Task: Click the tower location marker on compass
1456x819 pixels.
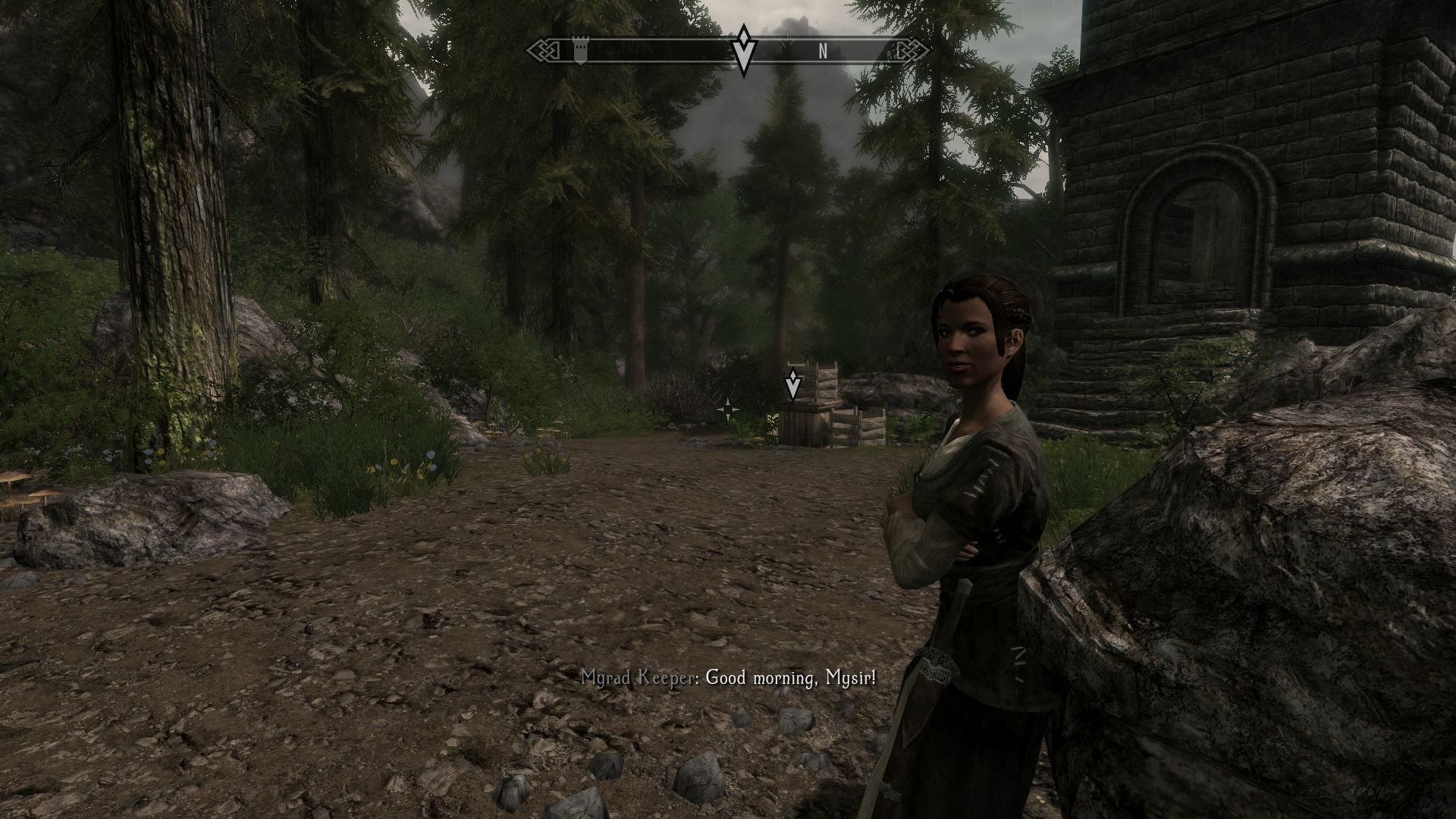Action: pyautogui.click(x=580, y=52)
